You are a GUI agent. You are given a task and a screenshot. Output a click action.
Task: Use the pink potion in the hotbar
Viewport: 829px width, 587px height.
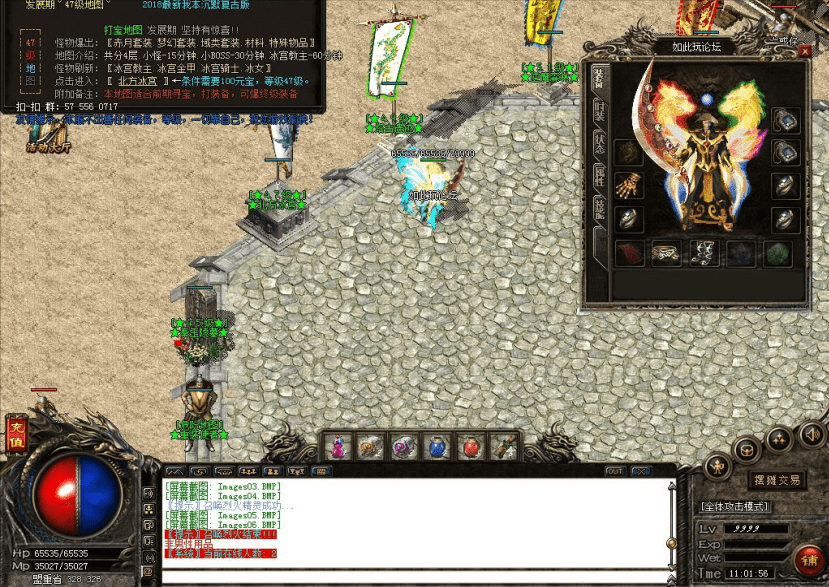pyautogui.click(x=339, y=445)
